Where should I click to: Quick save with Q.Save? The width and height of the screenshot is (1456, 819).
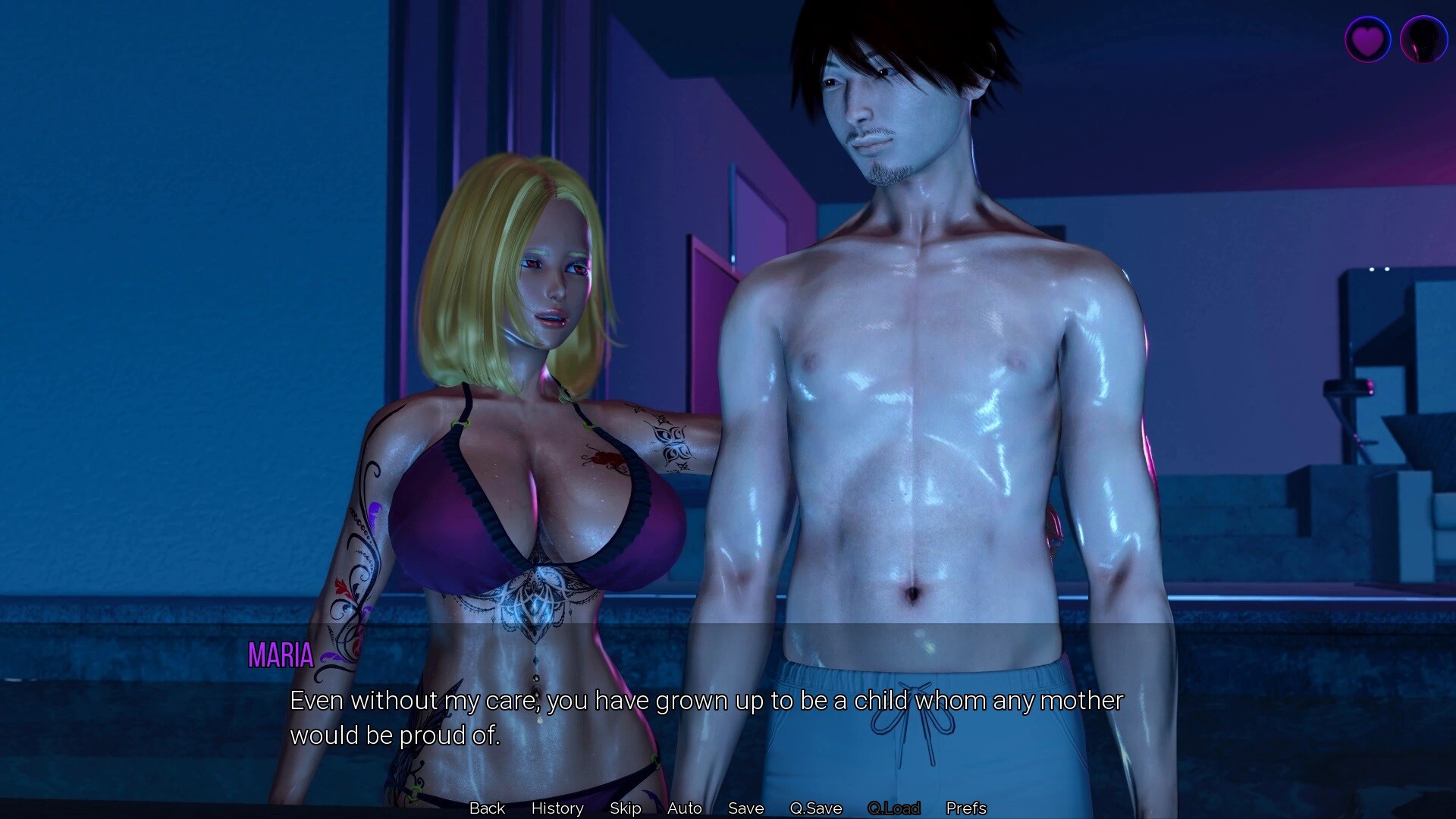[x=816, y=808]
